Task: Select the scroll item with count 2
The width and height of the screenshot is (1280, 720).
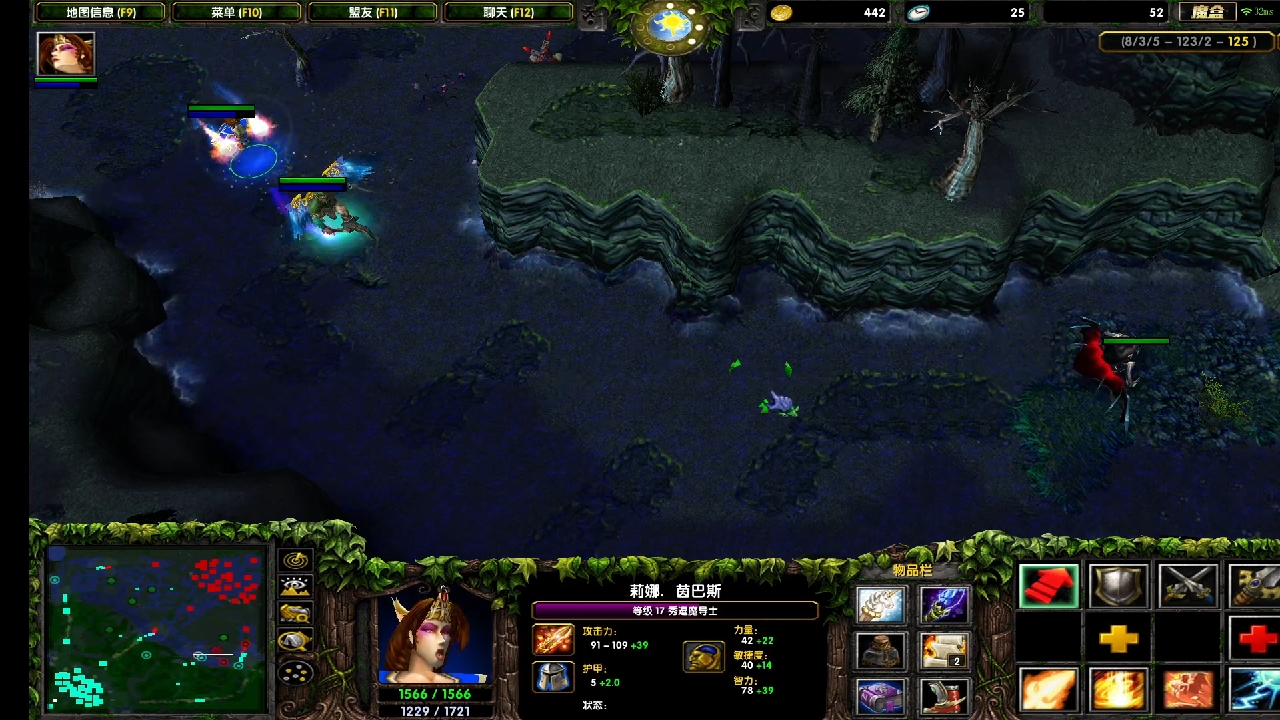Action: click(x=944, y=651)
